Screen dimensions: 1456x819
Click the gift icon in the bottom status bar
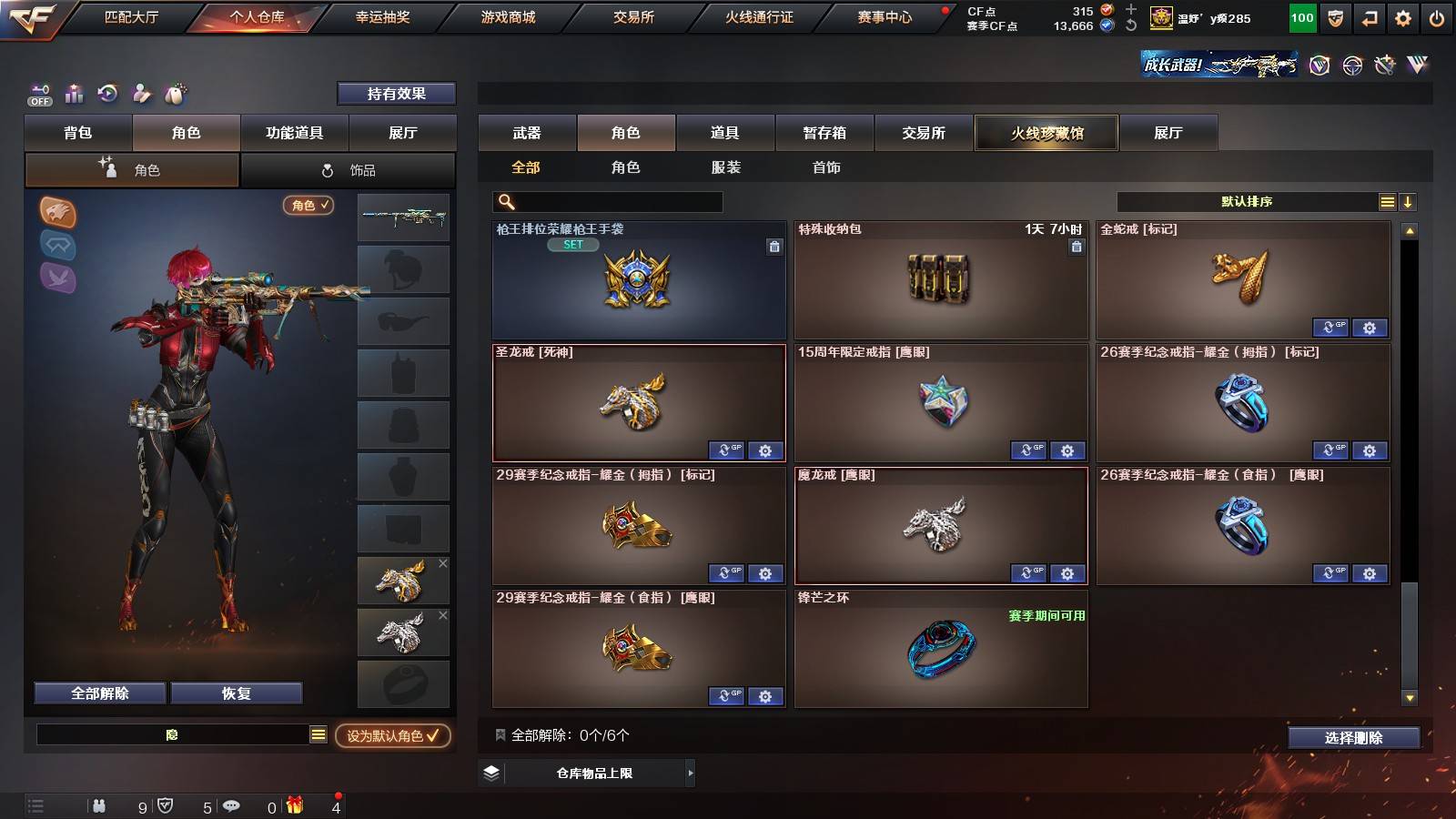tap(293, 805)
